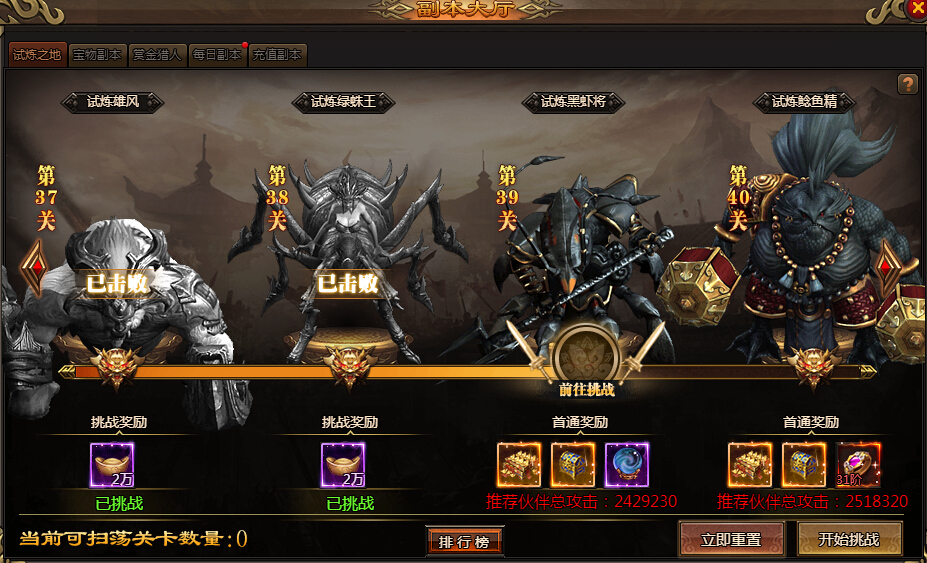
Task: Show earlier stages with the left-pointing arrow
Action: click(34, 268)
